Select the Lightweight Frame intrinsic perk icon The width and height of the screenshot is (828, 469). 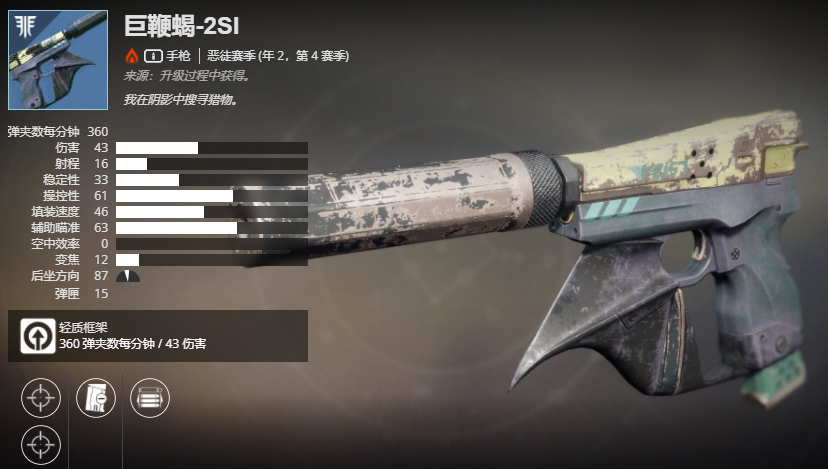pos(39,336)
